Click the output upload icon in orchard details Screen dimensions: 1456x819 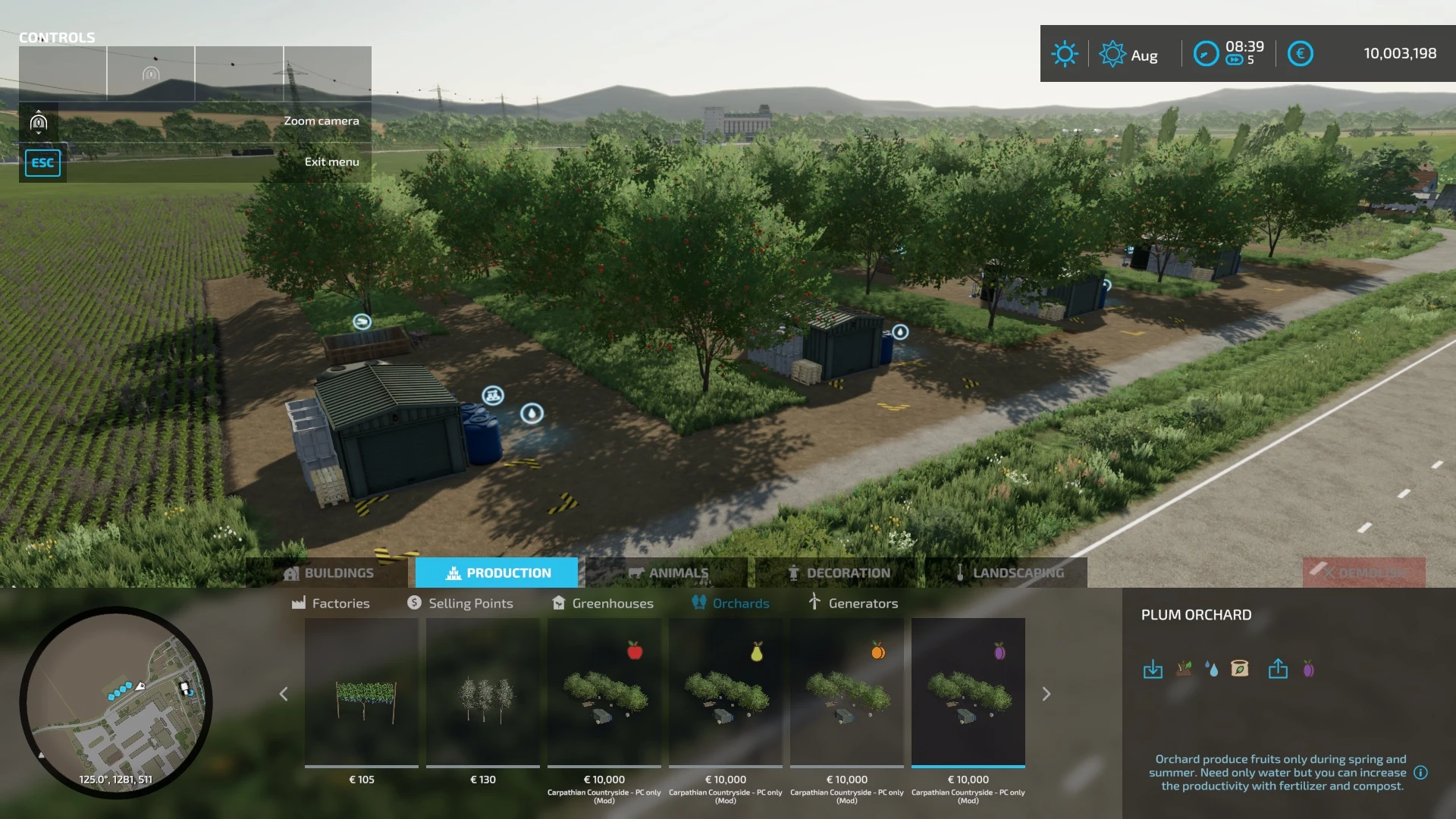pos(1279,669)
